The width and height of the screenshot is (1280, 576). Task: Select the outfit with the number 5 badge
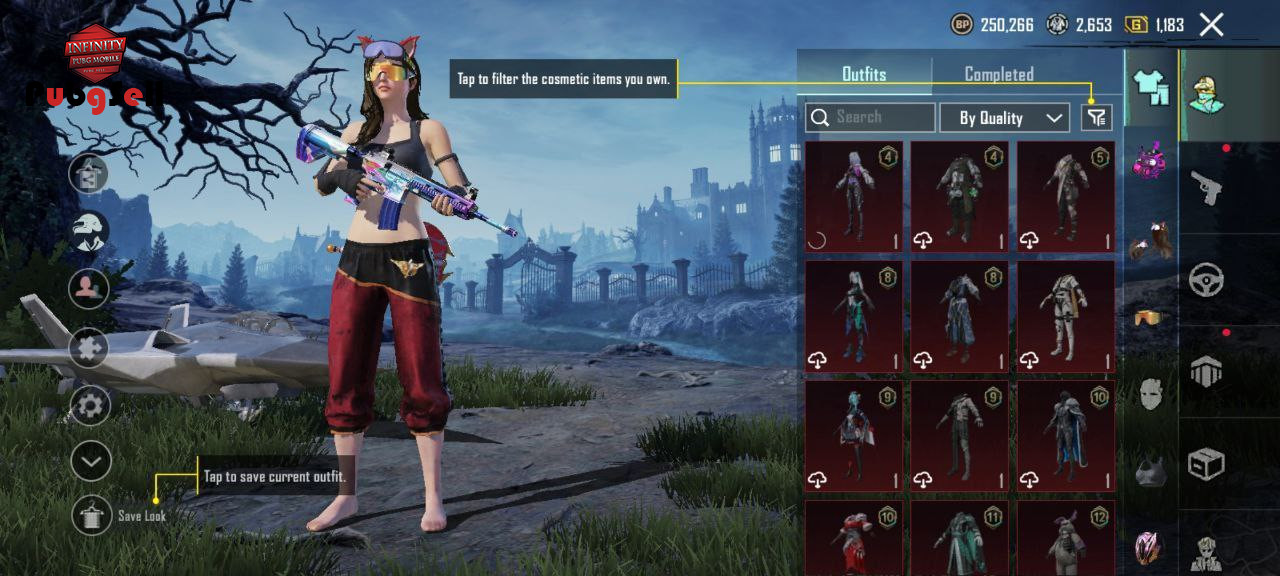pyautogui.click(x=1066, y=196)
